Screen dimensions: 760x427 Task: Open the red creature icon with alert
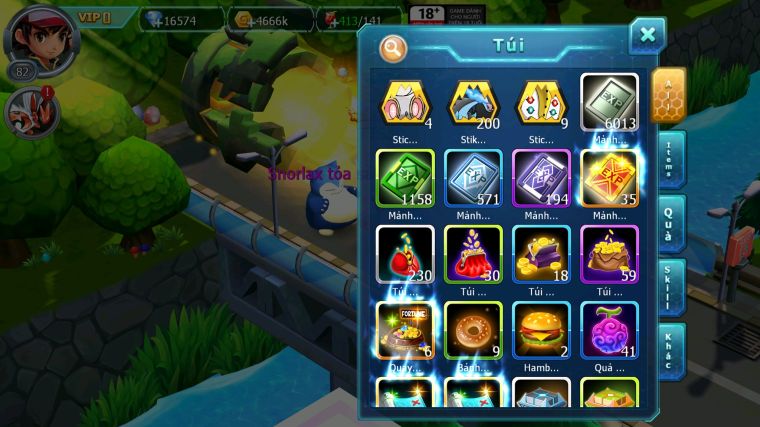pyautogui.click(x=31, y=111)
